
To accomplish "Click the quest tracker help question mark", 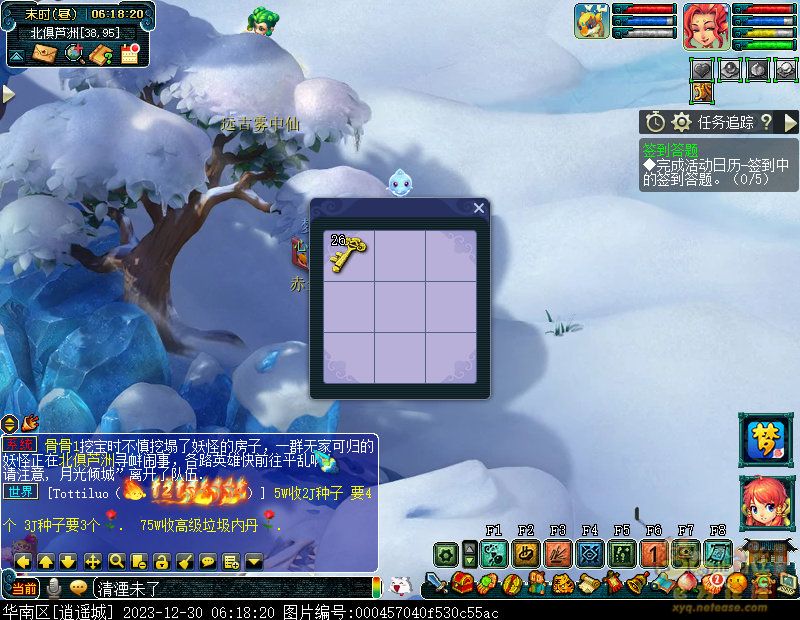I will point(766,122).
